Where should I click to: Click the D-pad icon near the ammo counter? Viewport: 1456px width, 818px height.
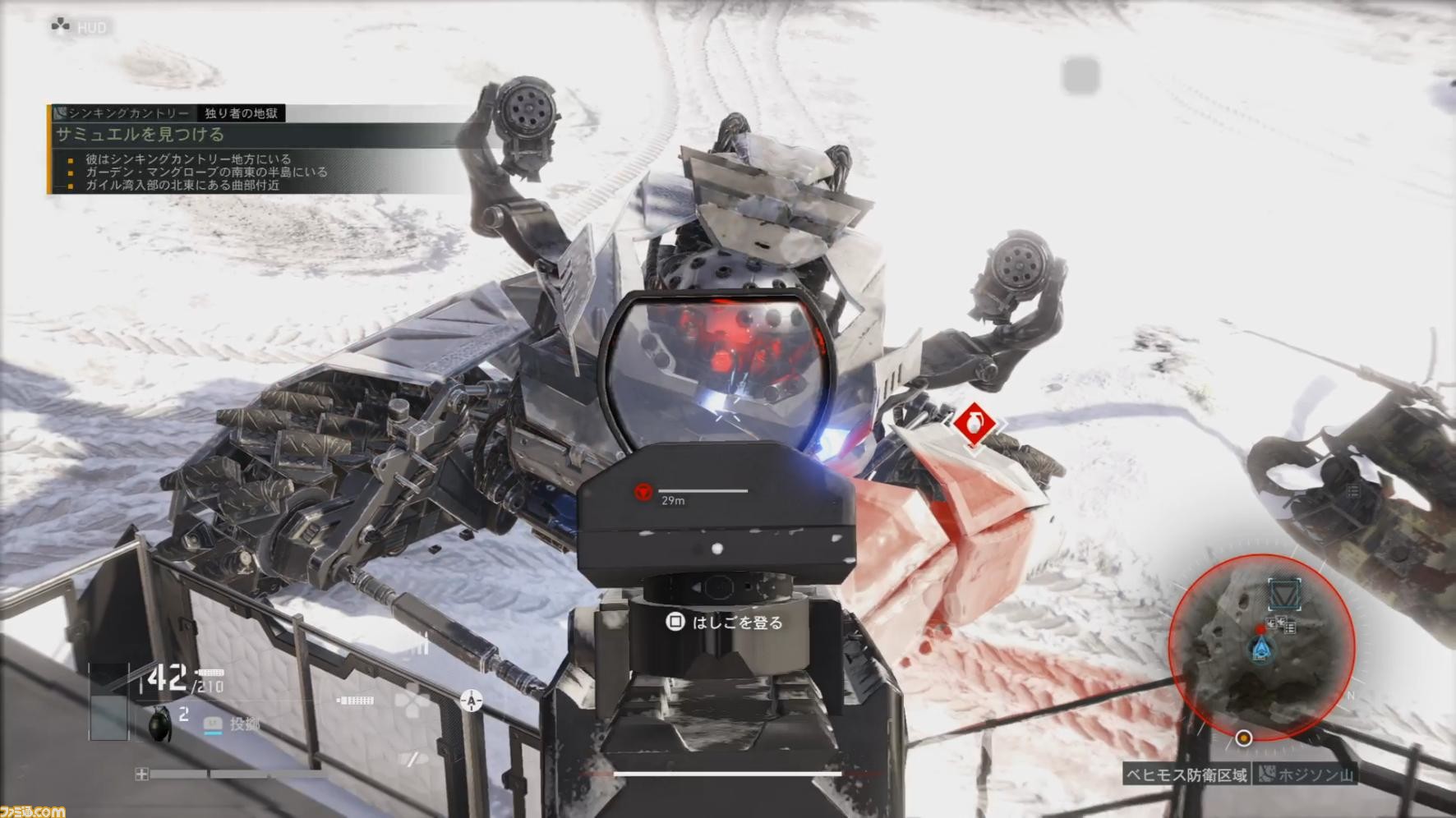pyautogui.click(x=411, y=701)
